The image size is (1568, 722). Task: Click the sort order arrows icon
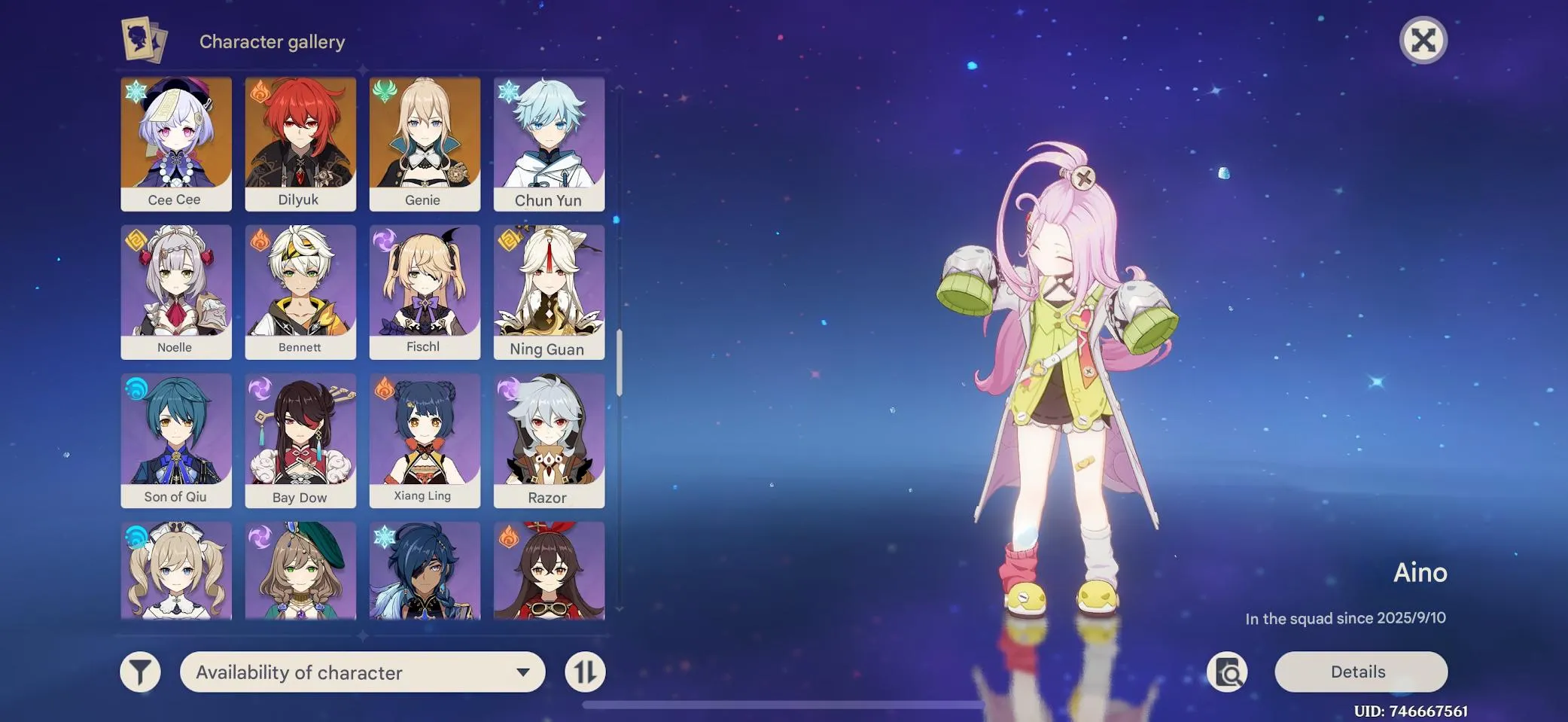point(586,671)
